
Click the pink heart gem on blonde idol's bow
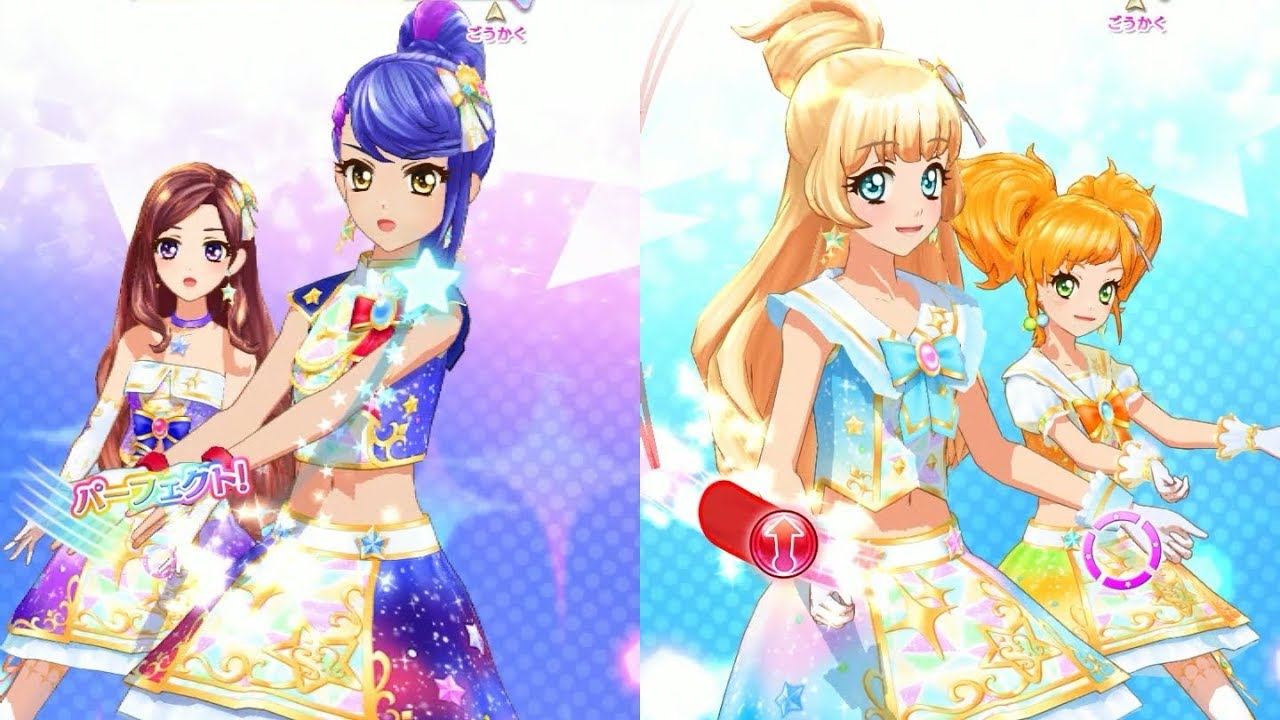click(x=928, y=355)
